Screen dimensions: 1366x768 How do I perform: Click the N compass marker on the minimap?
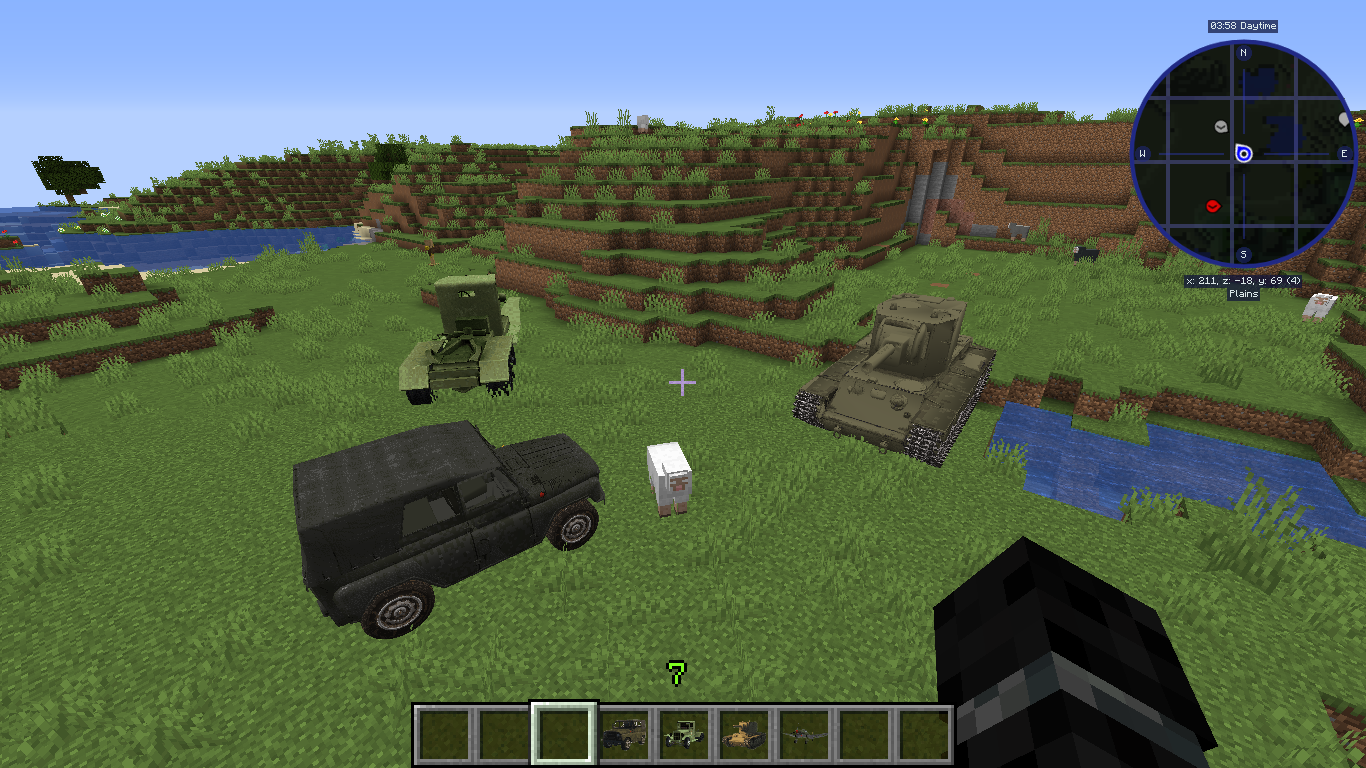[1243, 53]
